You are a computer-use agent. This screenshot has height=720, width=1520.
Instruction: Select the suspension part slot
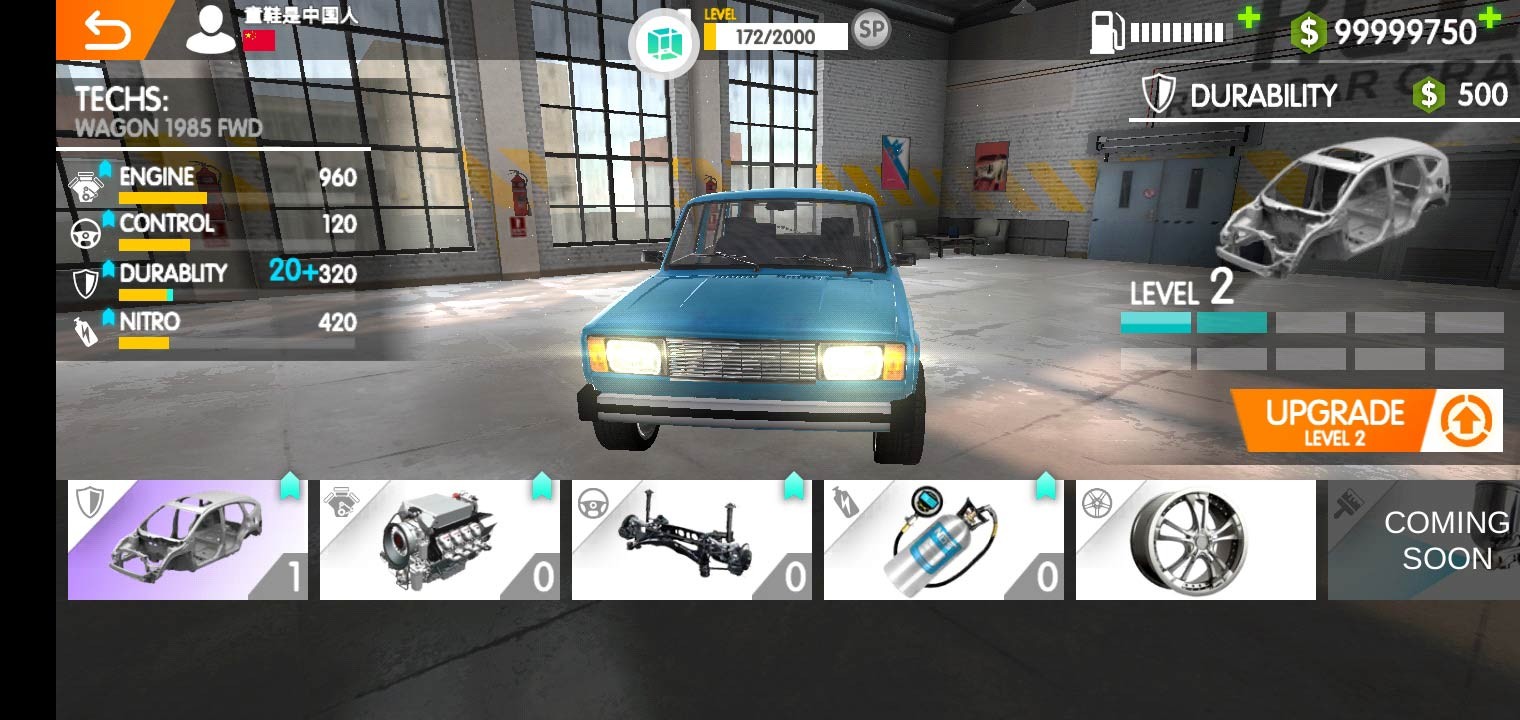pos(692,540)
